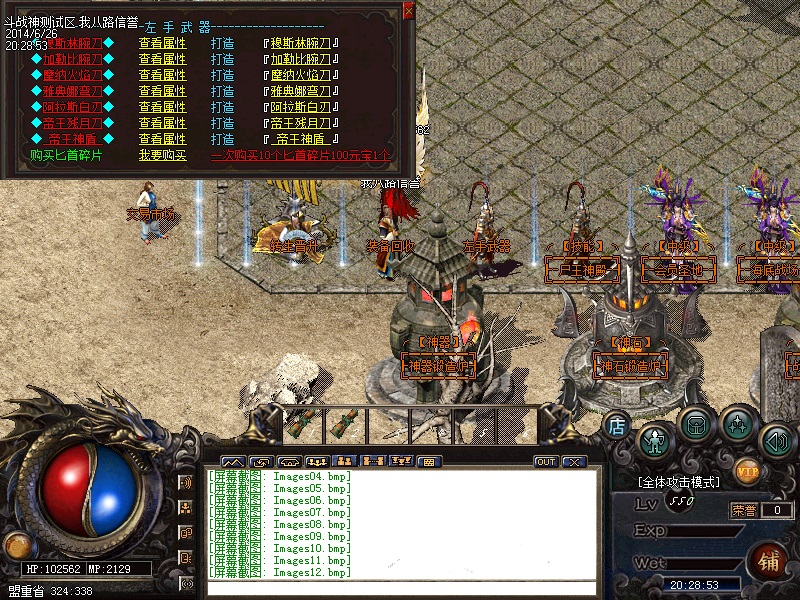Forge the 帝王神盾 item

coord(223,139)
